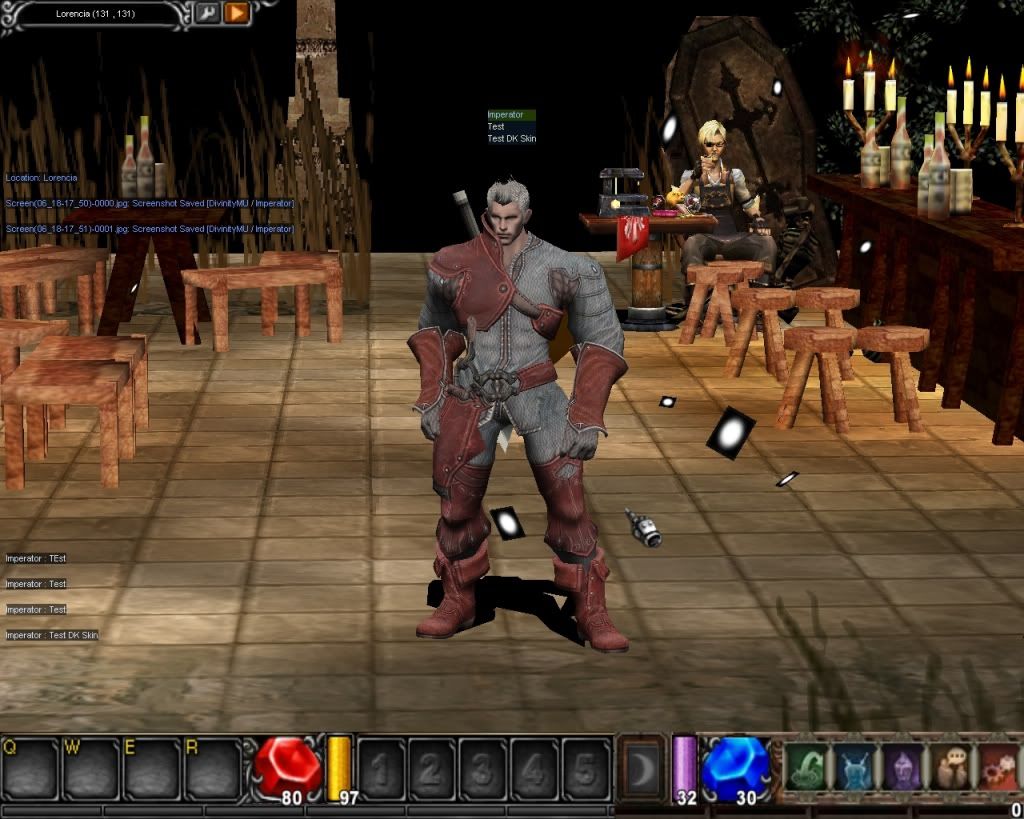Open the blue horned figure menu icon
This screenshot has height=819, width=1024.
[854, 768]
